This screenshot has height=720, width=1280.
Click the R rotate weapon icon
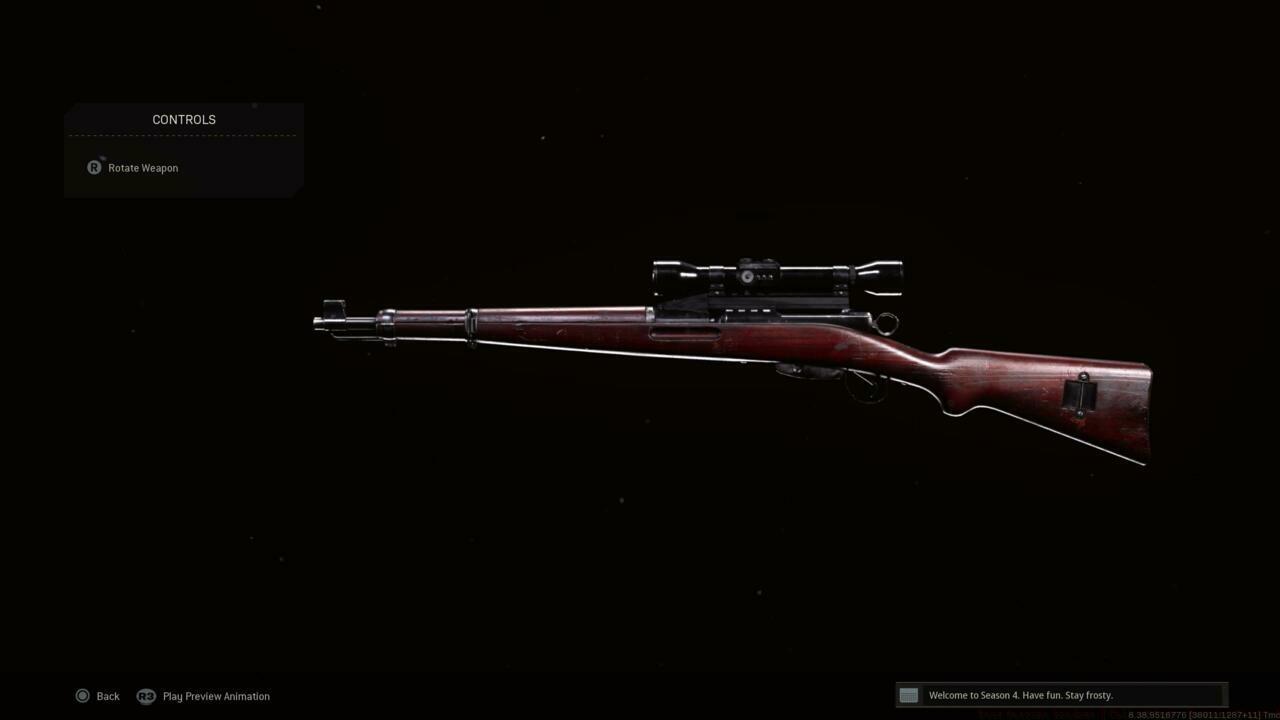[x=93, y=167]
